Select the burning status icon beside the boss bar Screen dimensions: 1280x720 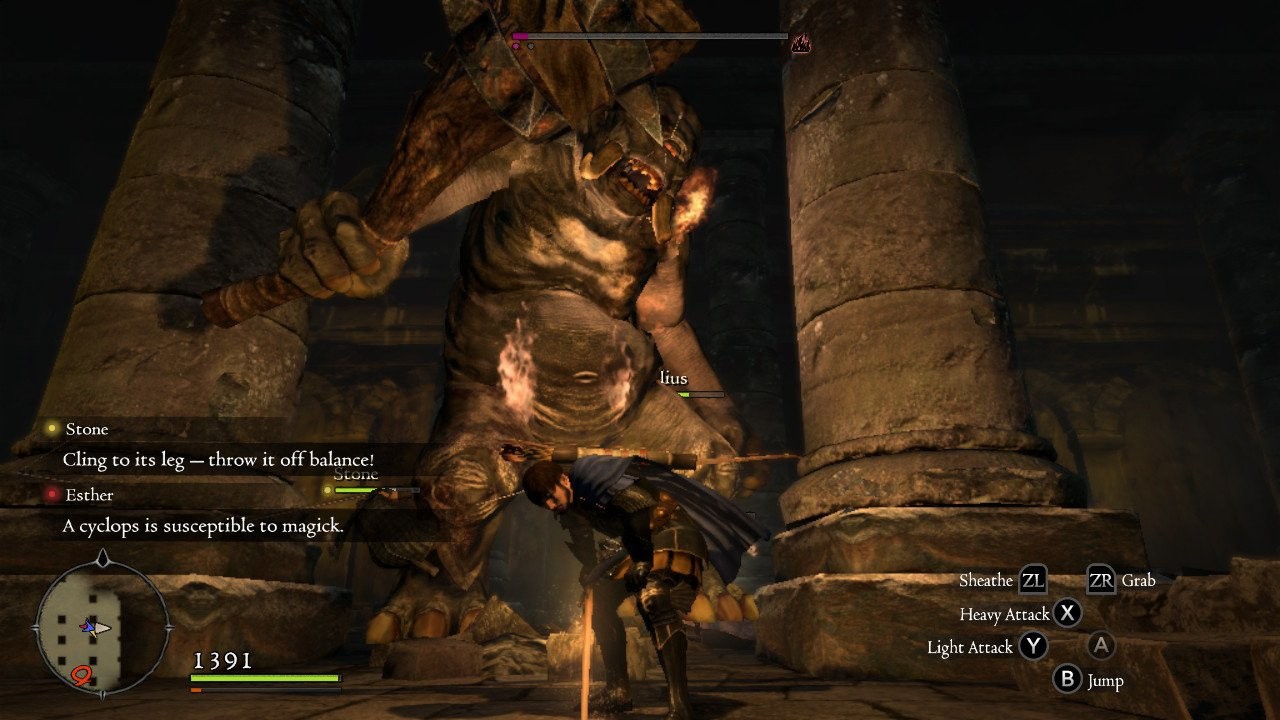tap(800, 43)
